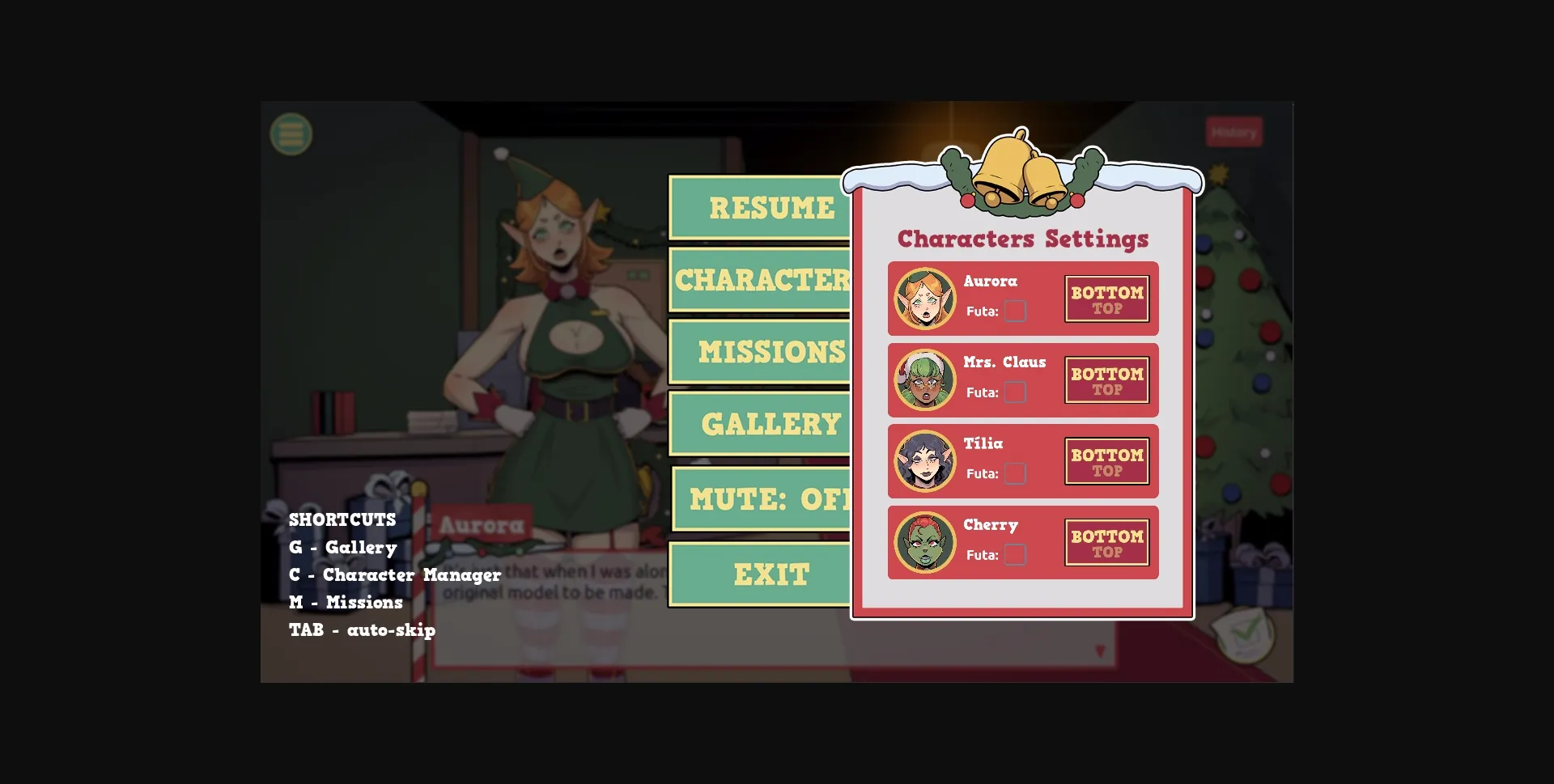Enable Futa for Aurora
This screenshot has width=1554, height=784.
[1017, 310]
